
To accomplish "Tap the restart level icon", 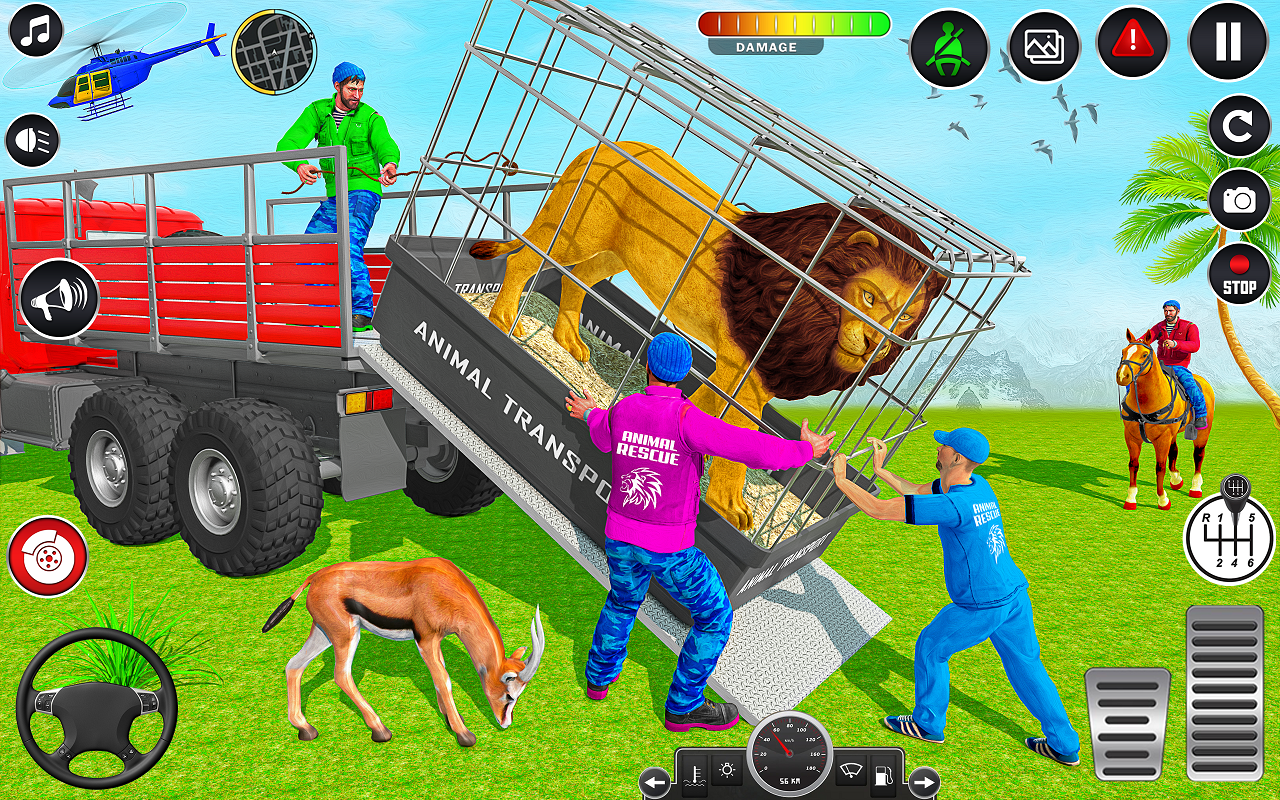I will (x=1240, y=125).
